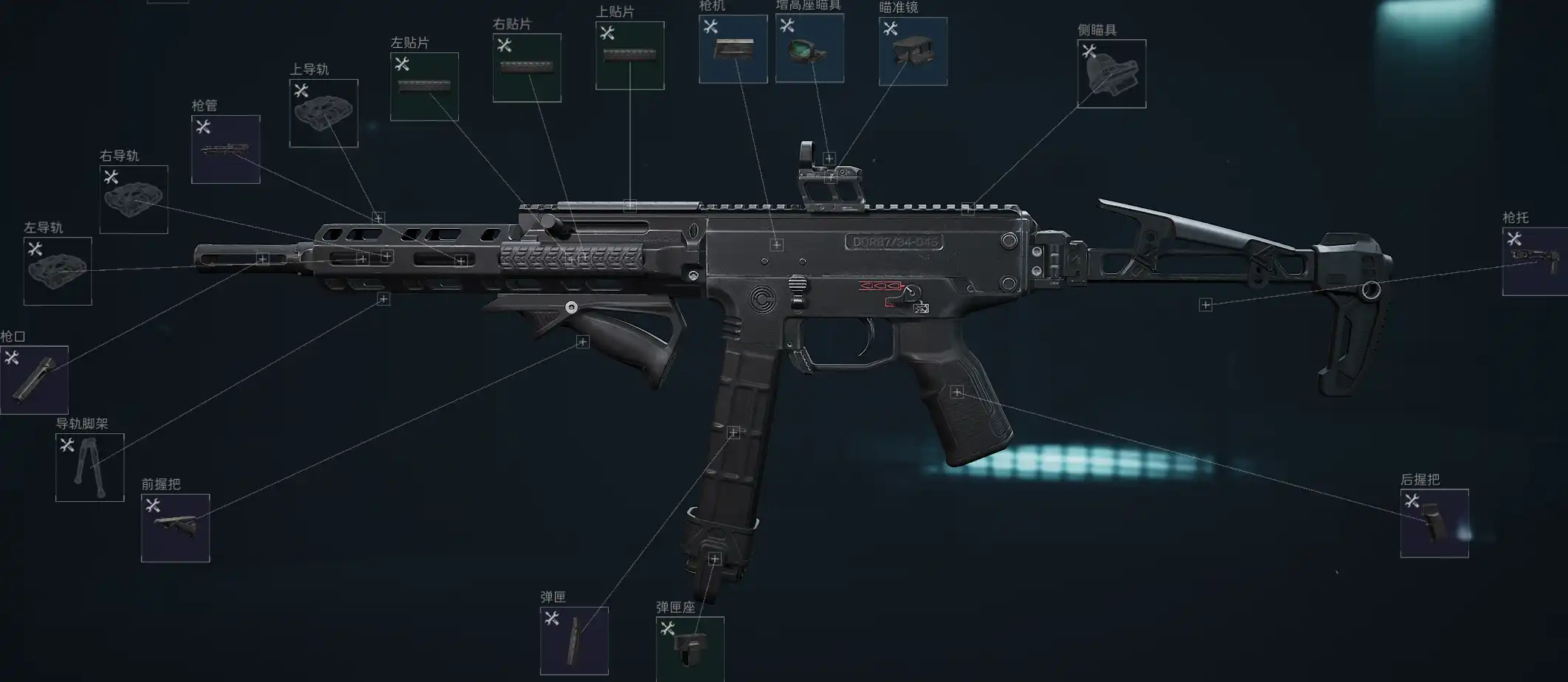Choose the 增高座瞄具 riser sight slot
This screenshot has height=682, width=1568.
(x=809, y=48)
